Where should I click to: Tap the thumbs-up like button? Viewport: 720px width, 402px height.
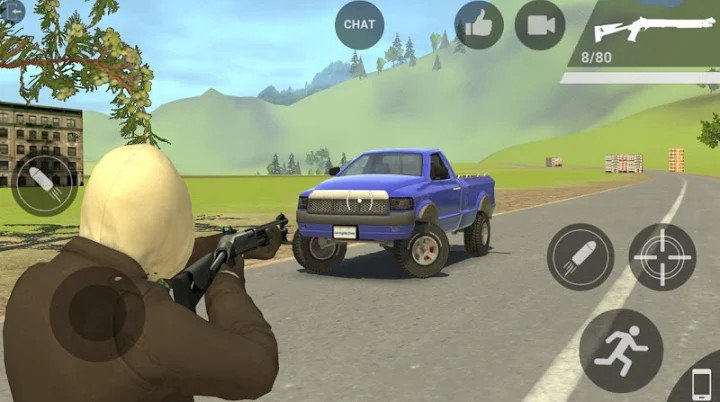pos(479,25)
